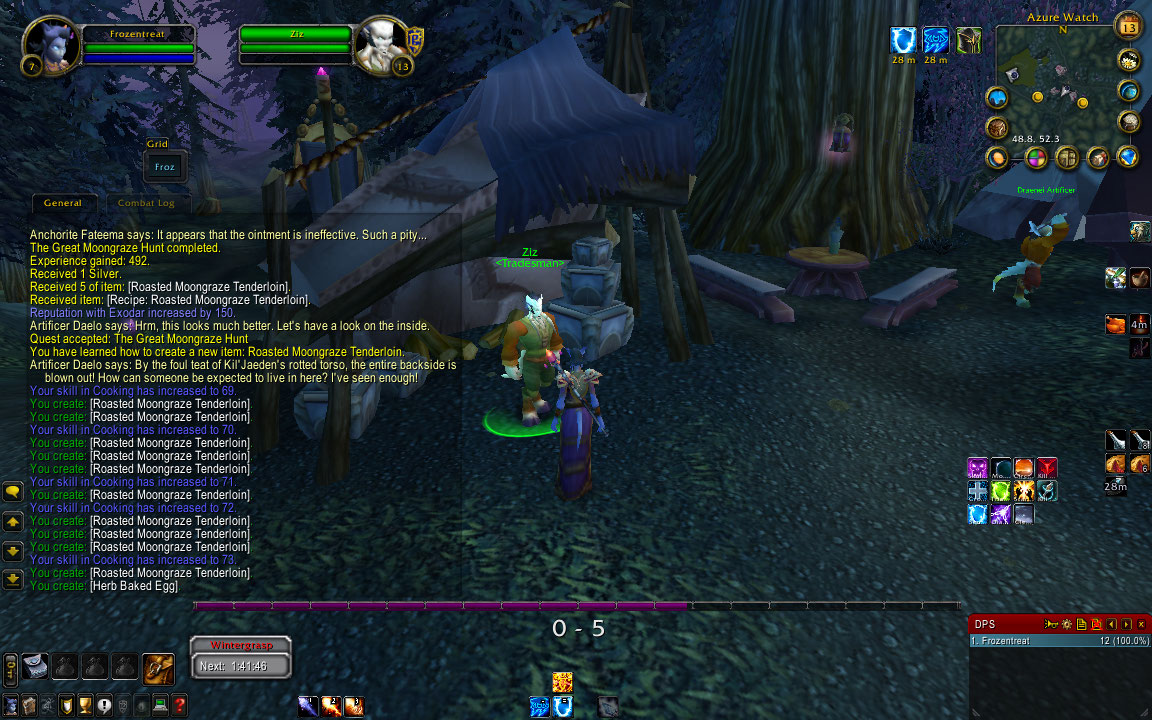The width and height of the screenshot is (1152, 720).
Task: Open the chat menu speech bubble button
Action: (x=13, y=491)
